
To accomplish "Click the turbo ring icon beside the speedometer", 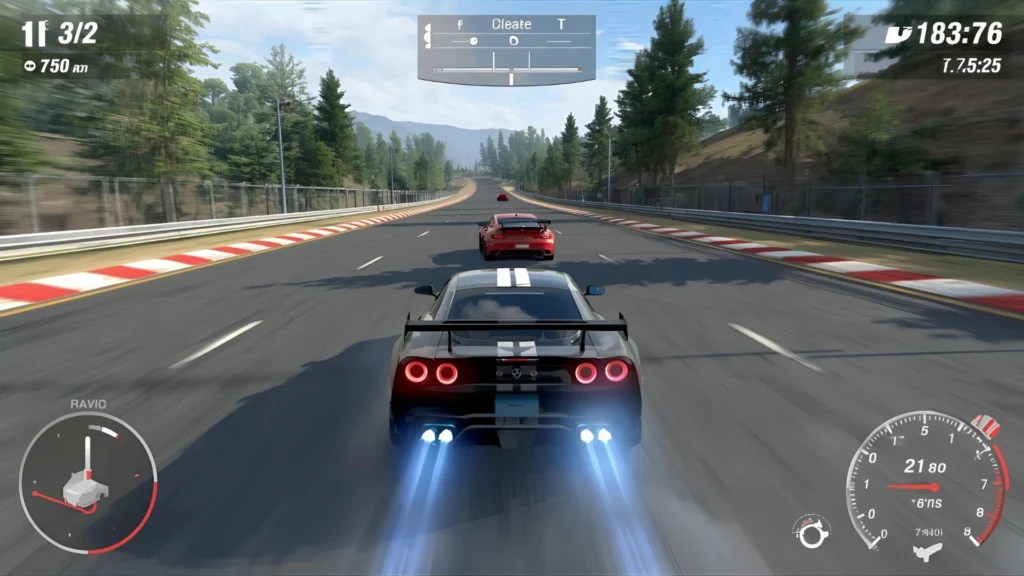I will point(811,531).
